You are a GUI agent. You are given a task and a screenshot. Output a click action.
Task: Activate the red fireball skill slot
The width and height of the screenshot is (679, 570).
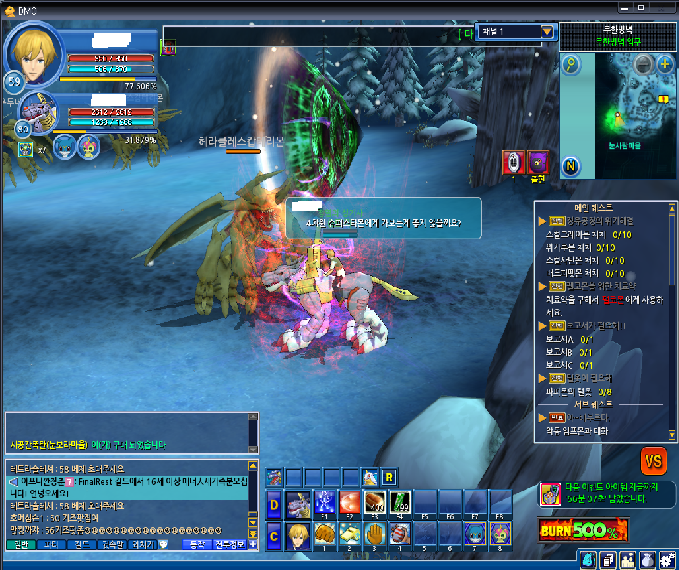[349, 503]
